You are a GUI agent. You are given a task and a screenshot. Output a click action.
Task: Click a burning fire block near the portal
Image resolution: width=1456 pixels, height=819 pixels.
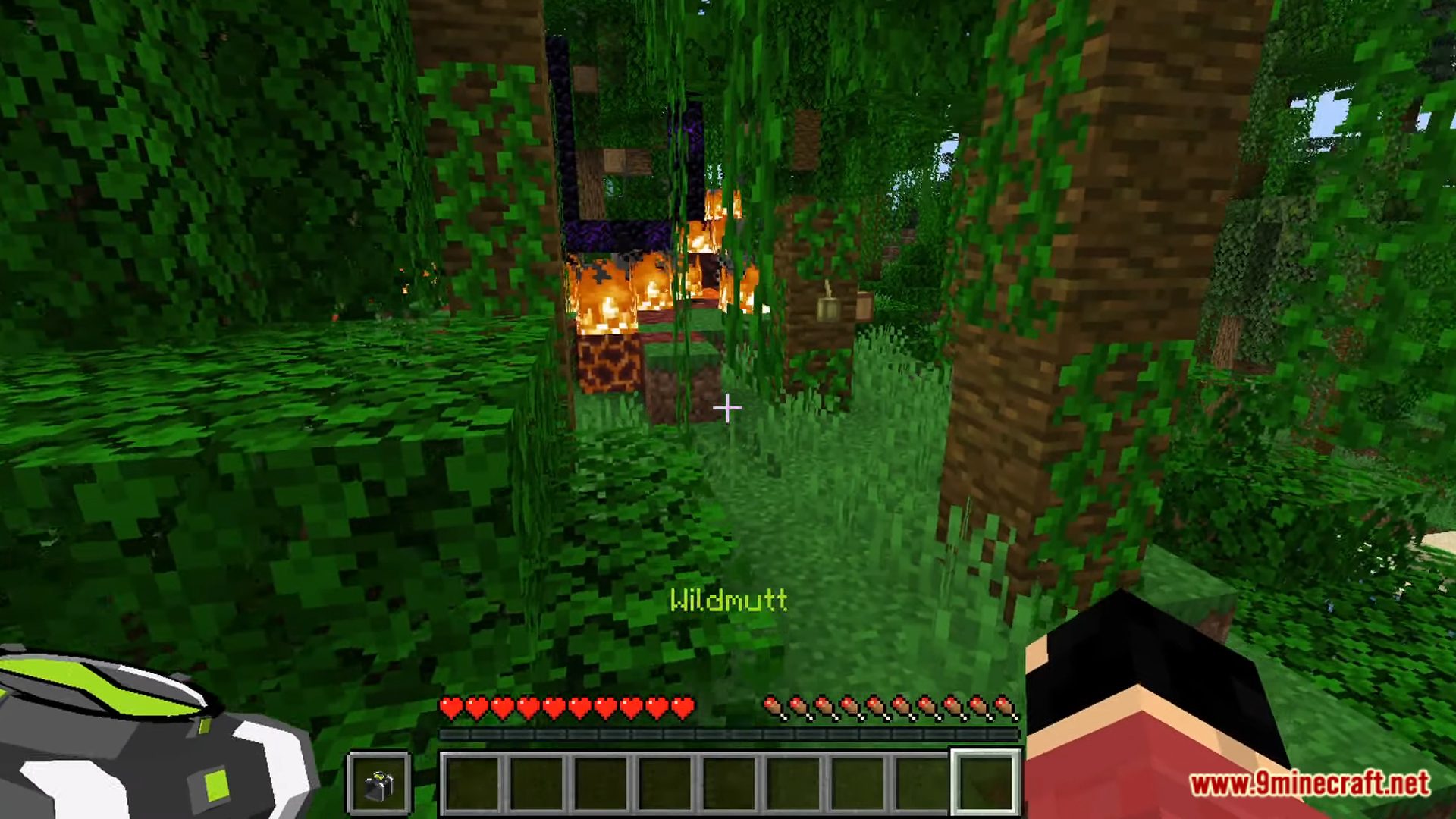pyautogui.click(x=607, y=296)
